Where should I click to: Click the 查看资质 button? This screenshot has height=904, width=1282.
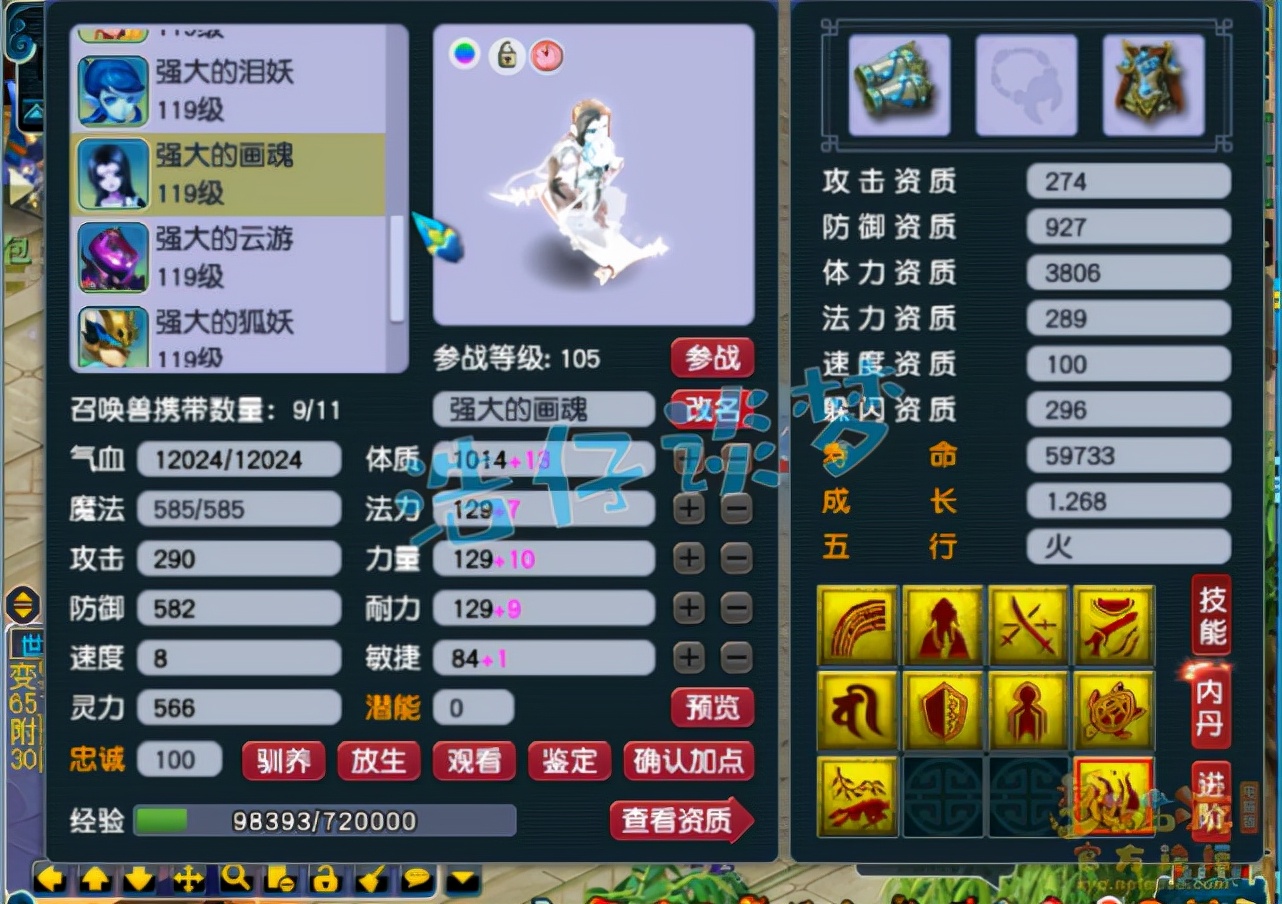tap(683, 820)
